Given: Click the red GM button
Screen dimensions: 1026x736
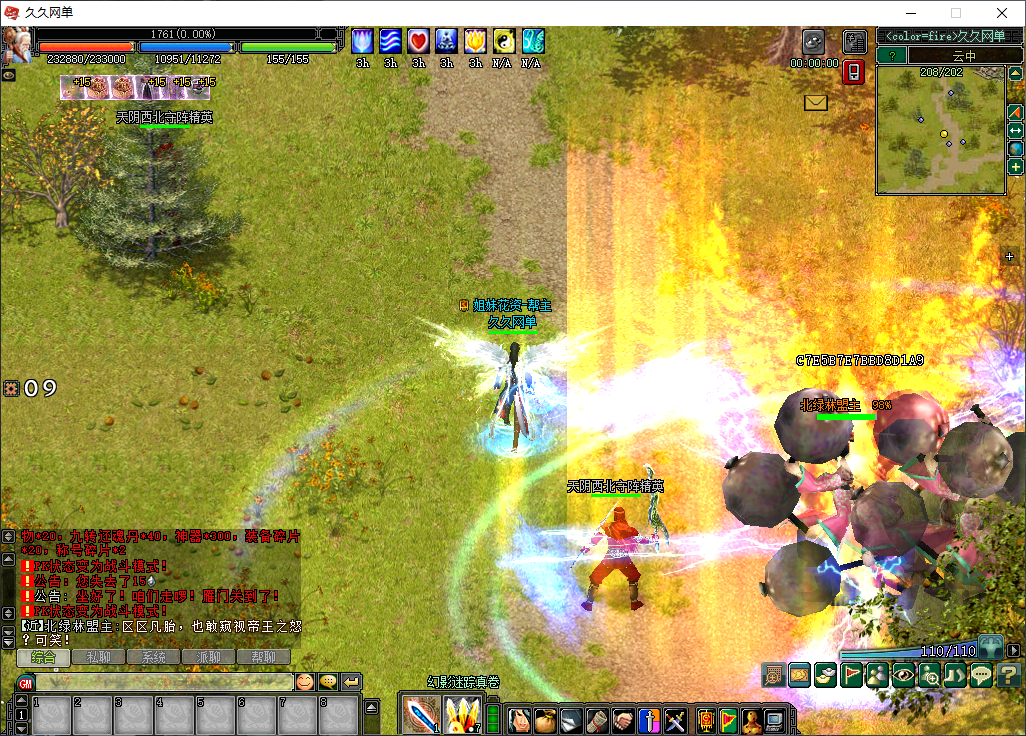Looking at the screenshot, I should (26, 682).
